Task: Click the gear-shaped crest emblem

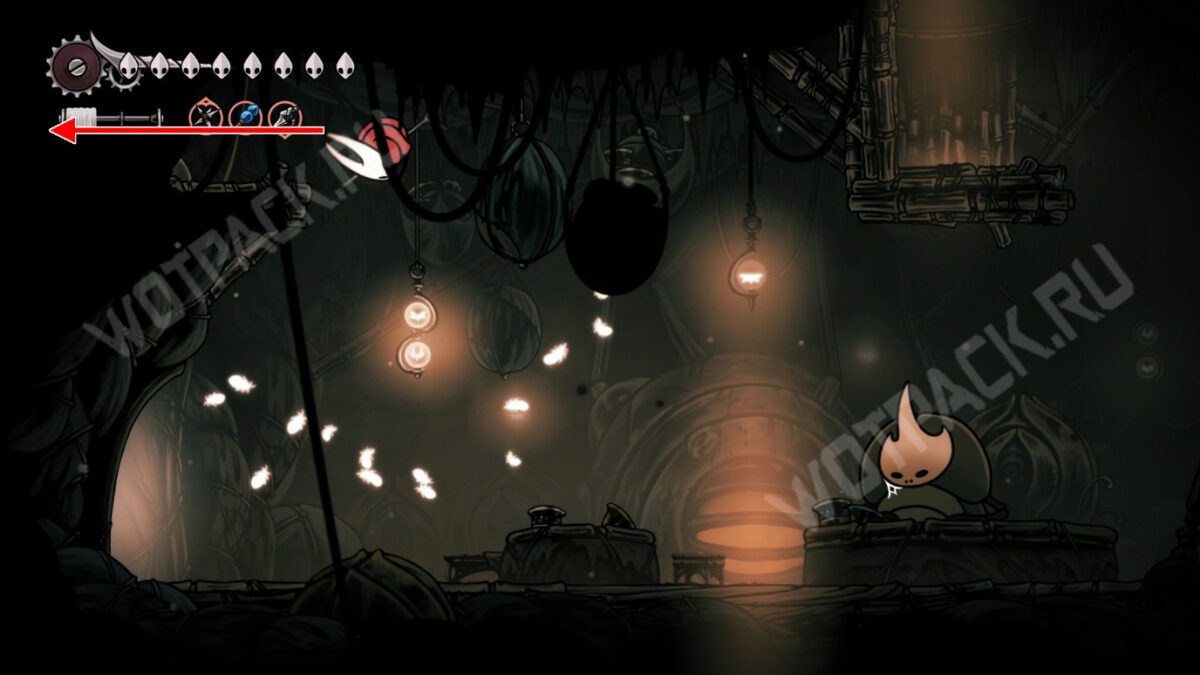Action: click(73, 66)
